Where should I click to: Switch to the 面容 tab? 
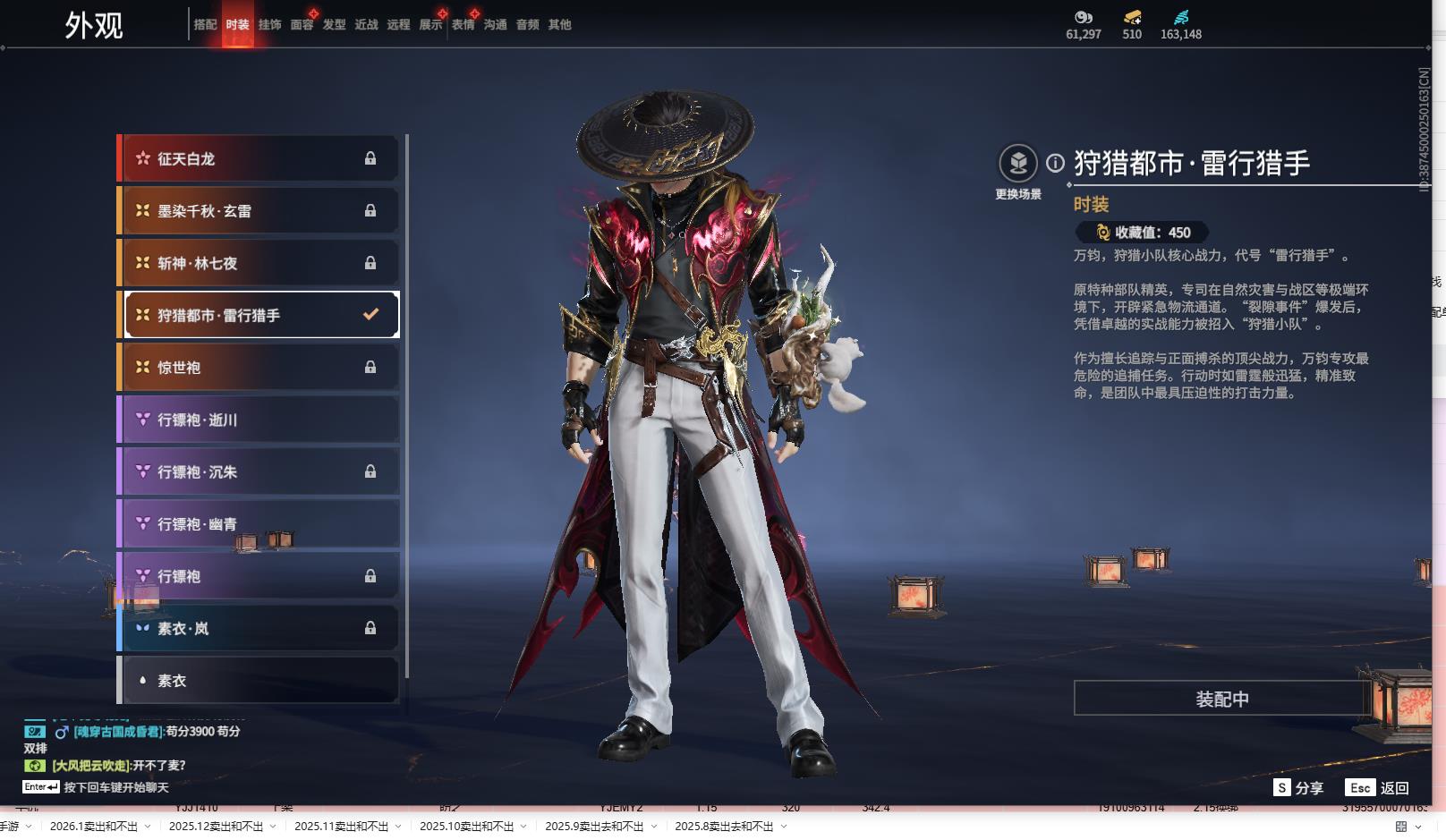(302, 25)
